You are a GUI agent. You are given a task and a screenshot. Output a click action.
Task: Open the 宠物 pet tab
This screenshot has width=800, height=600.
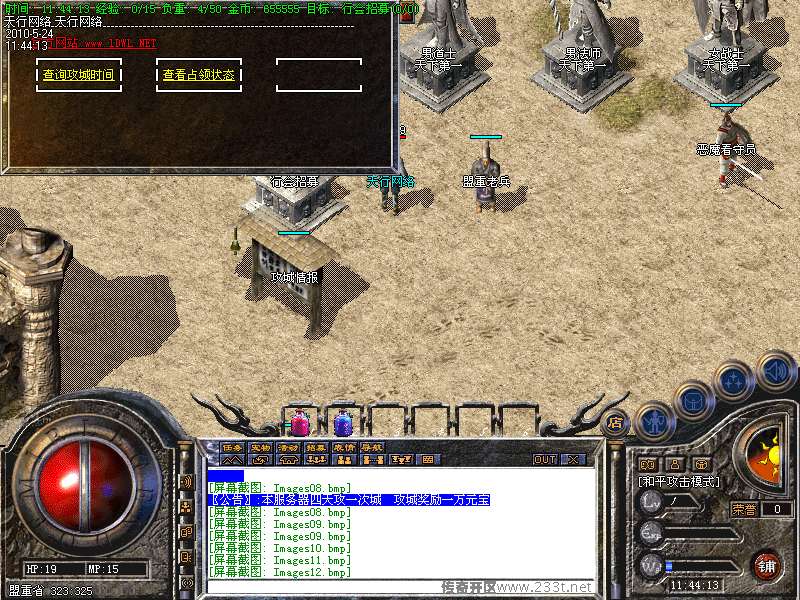(x=260, y=447)
